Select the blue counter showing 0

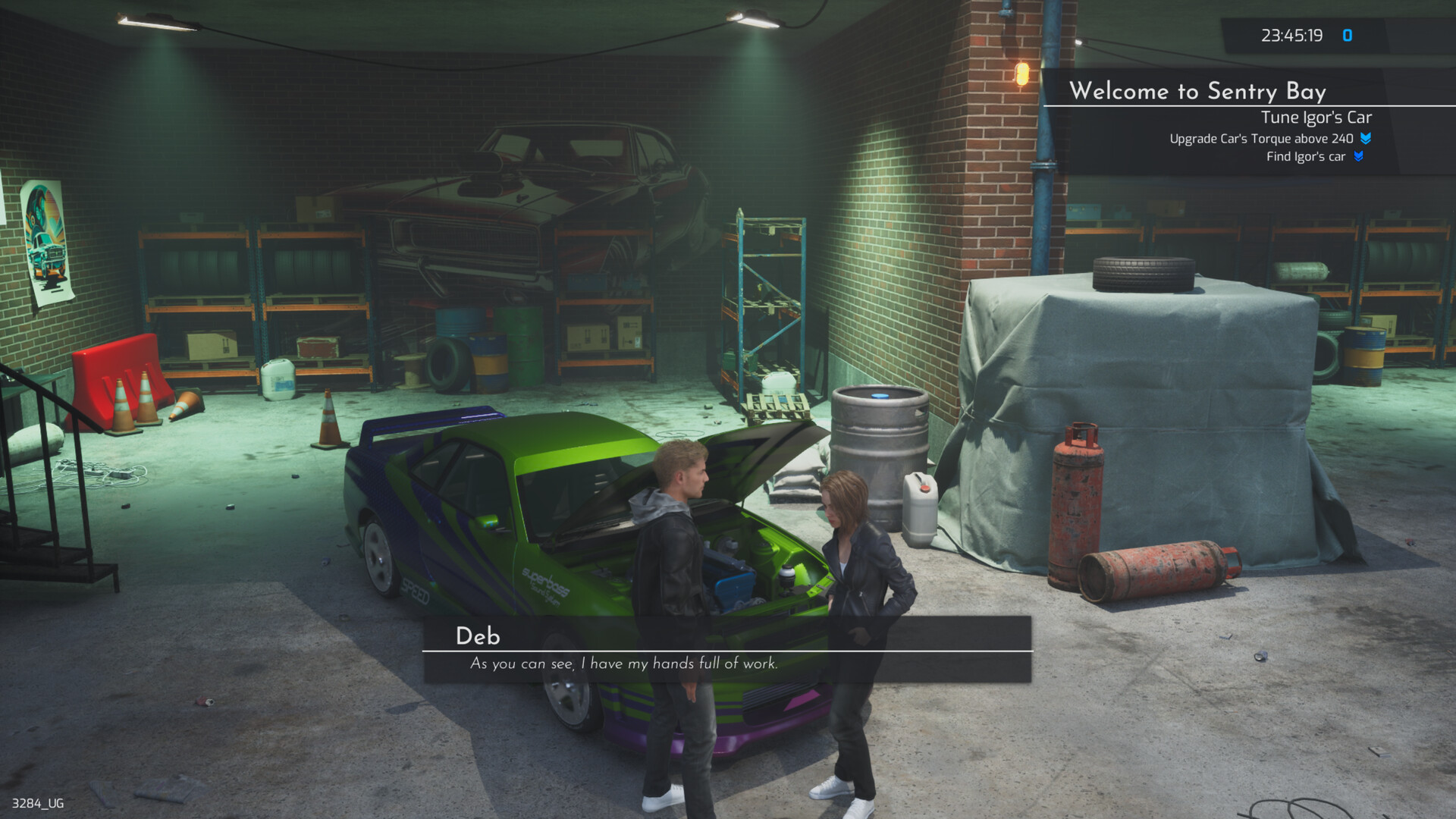click(x=1349, y=34)
